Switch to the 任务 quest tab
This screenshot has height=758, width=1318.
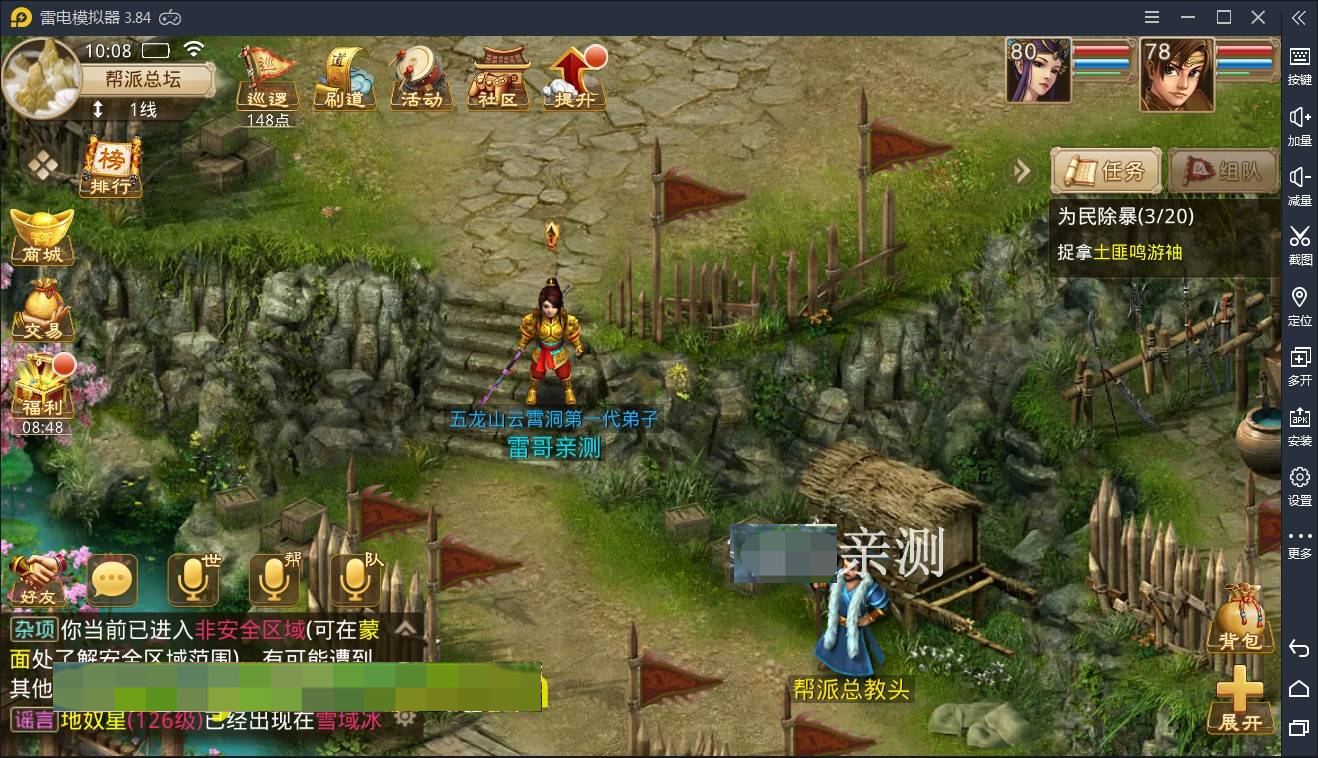click(1107, 172)
